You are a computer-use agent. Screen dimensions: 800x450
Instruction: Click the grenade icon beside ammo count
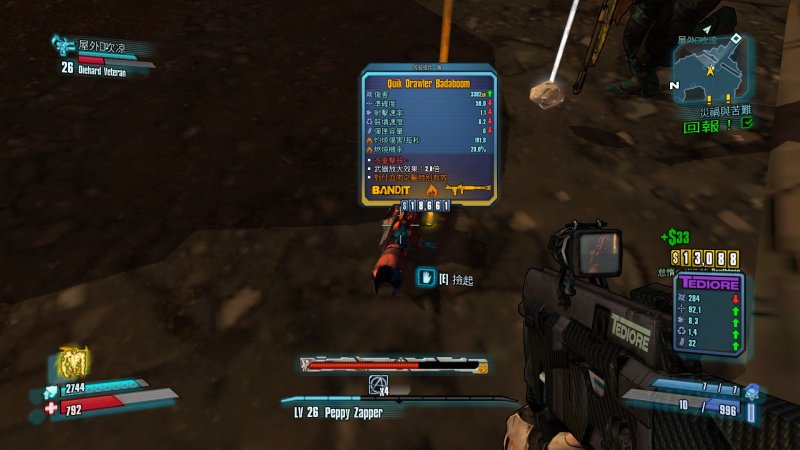pos(752,392)
